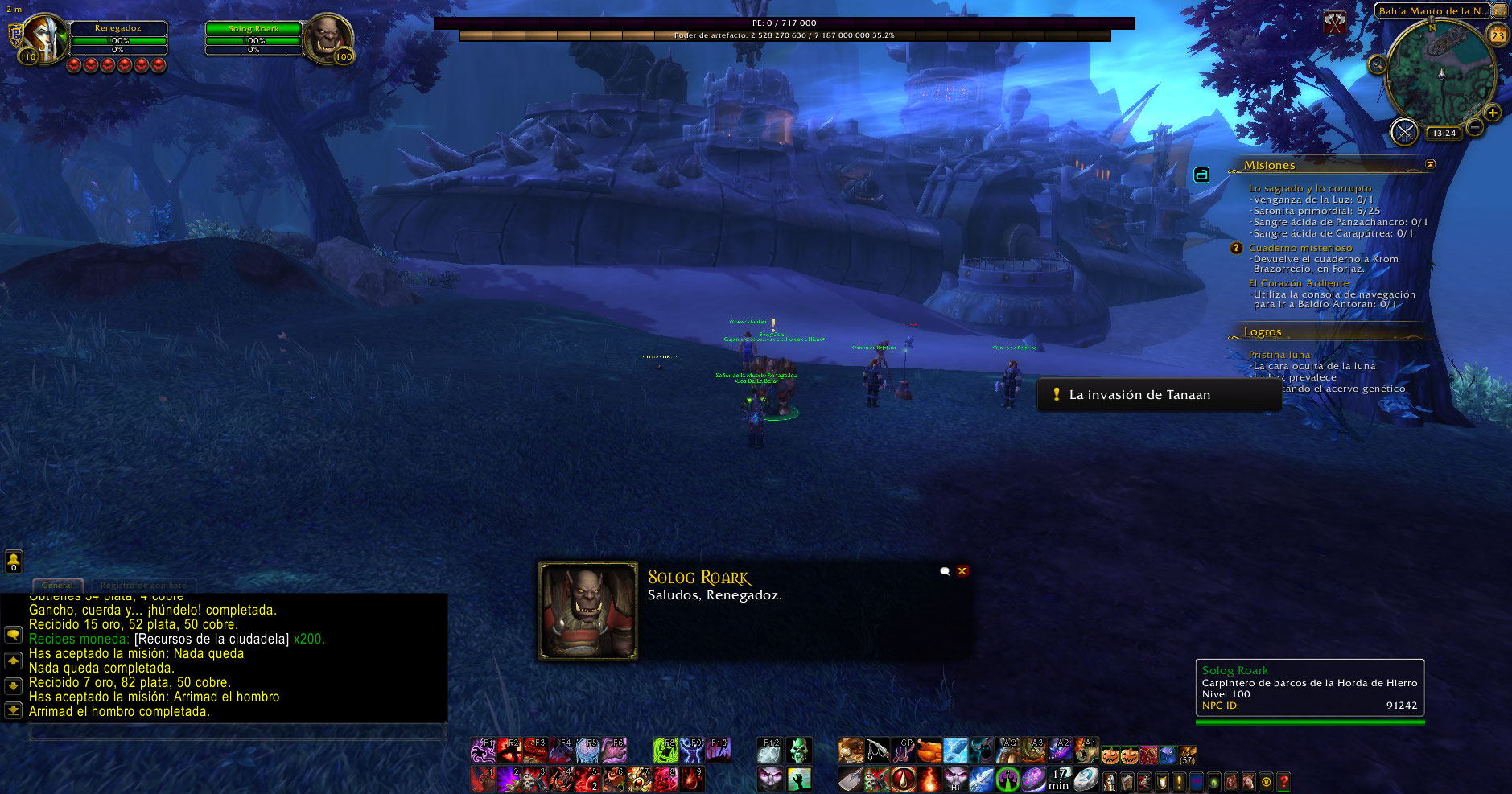Click Solog Roark target portrait

pos(328,37)
